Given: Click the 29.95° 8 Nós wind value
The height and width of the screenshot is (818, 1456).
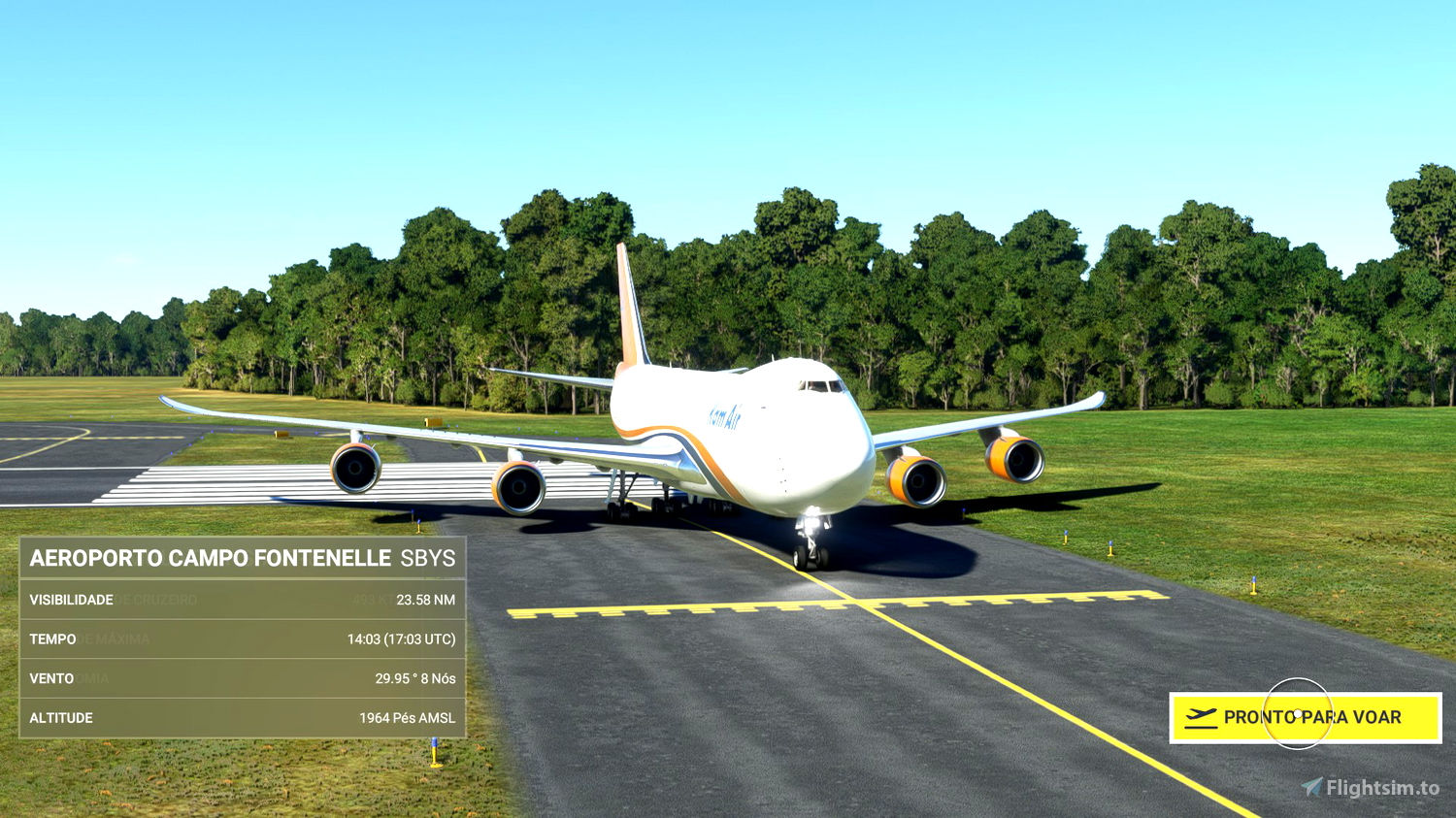Looking at the screenshot, I should [416, 678].
